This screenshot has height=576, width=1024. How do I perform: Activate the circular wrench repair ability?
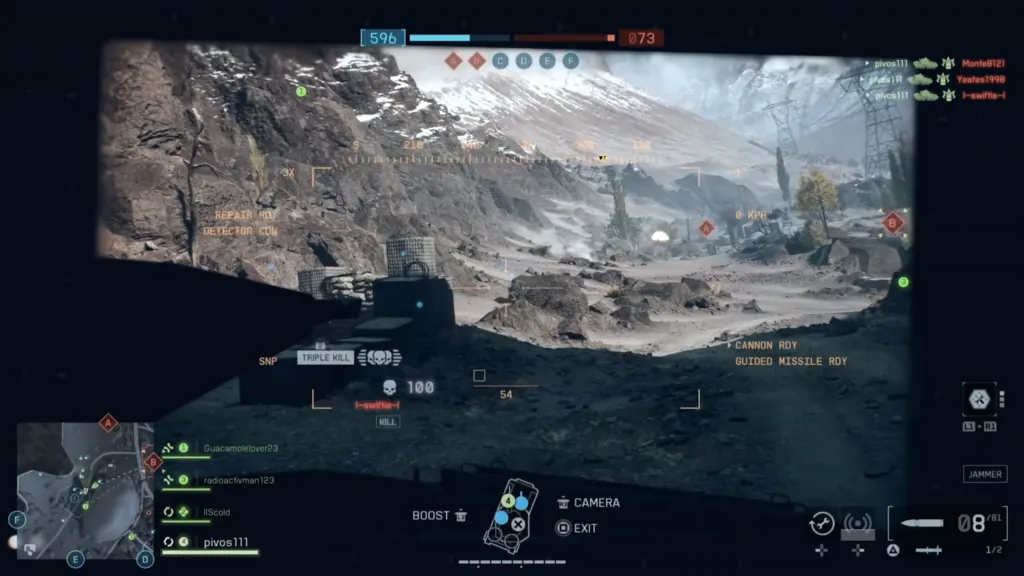[822, 523]
